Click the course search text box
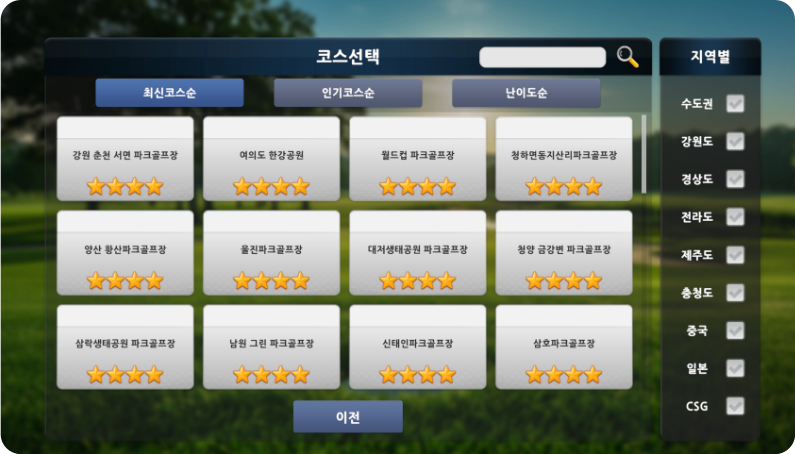 tap(542, 57)
